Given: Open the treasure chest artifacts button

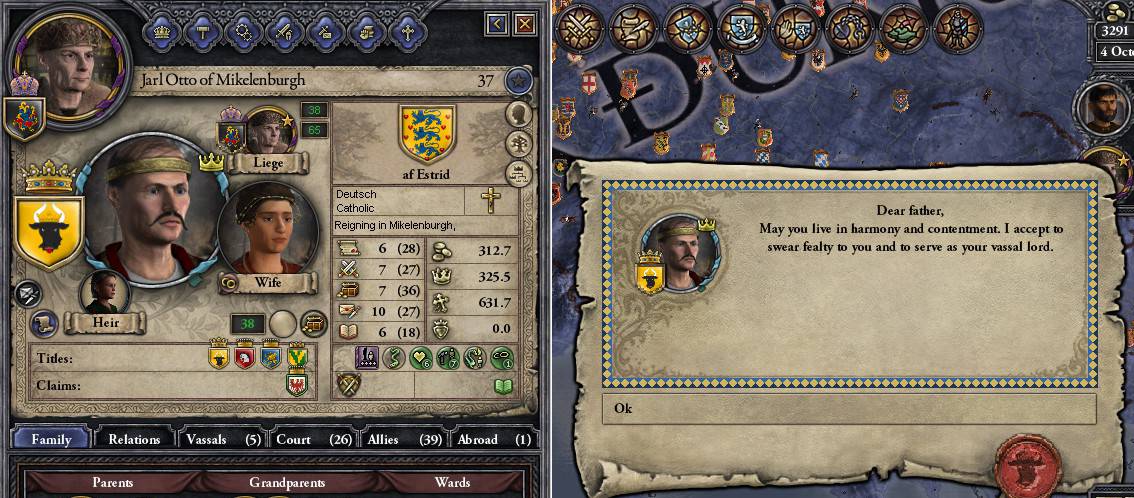Looking at the screenshot, I should coord(314,323).
